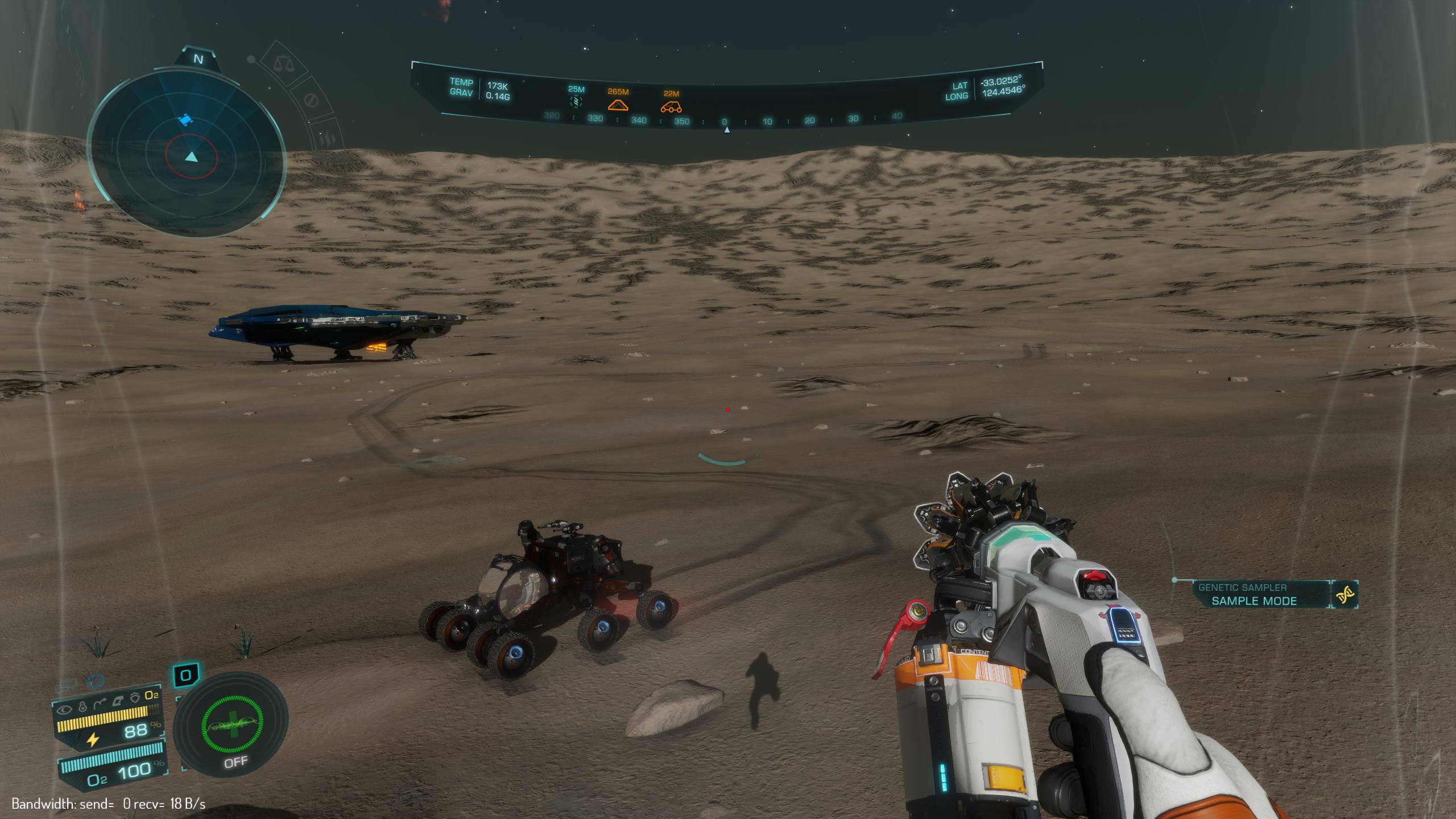
Task: Toggle the Genetic Sampler sample mode panel
Action: coord(1254,594)
